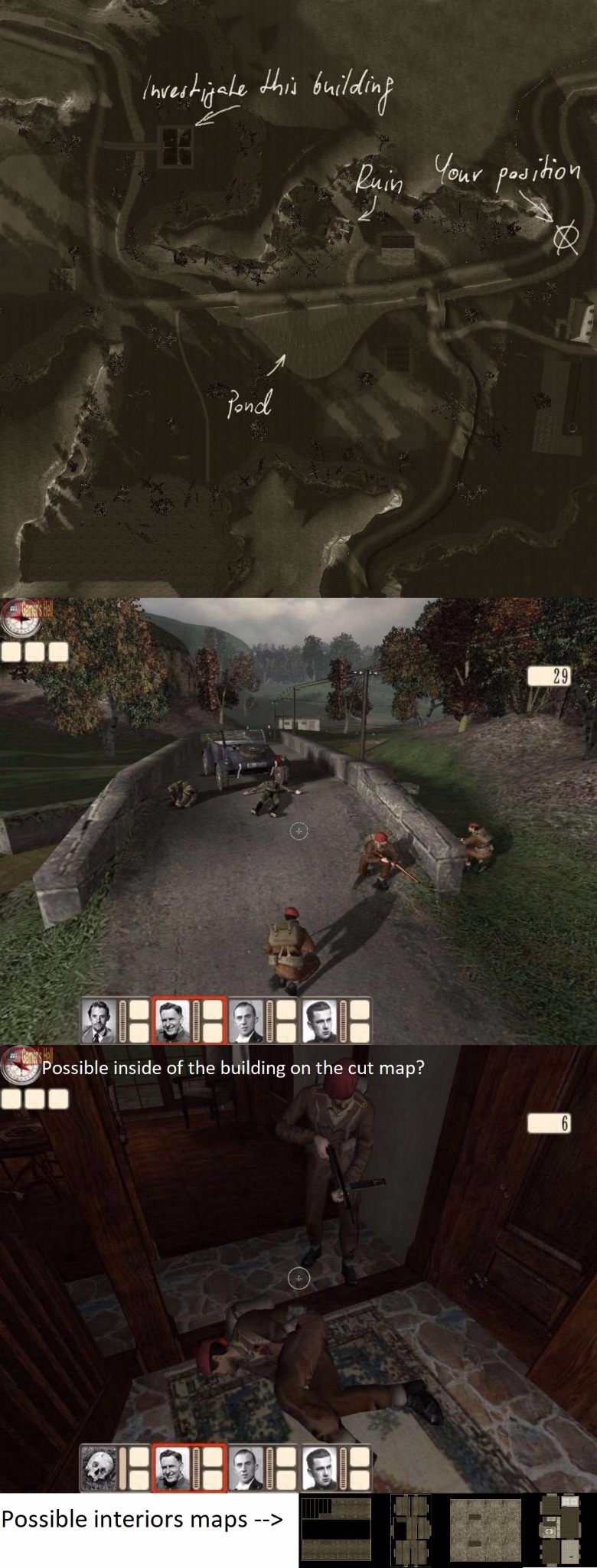Open the square interior map thumbnail with two small blocks
Image resolution: width=597 pixels, height=1568 pixels.
pyautogui.click(x=485, y=1530)
